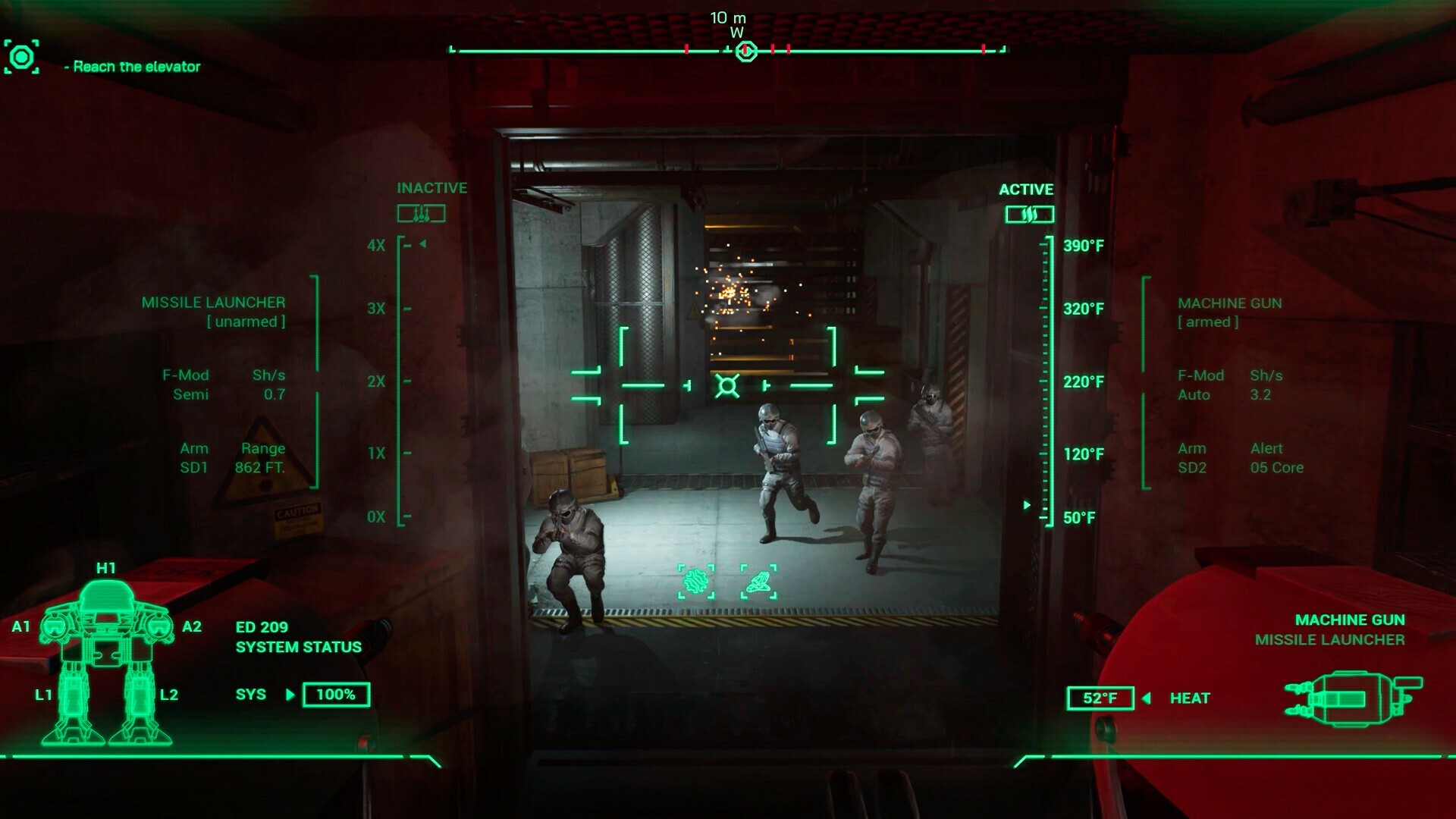Expand the HEAT arrow beside 52°F

coord(1147,698)
